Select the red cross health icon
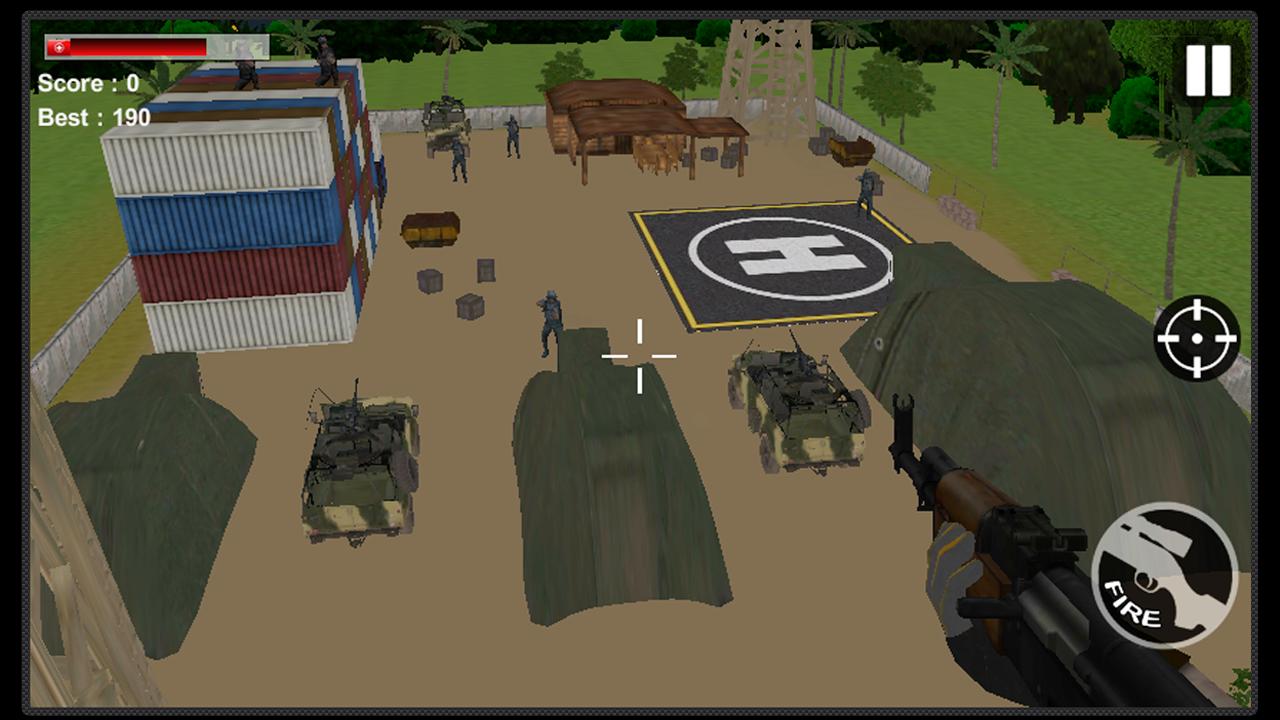Image resolution: width=1280 pixels, height=720 pixels. (57, 46)
